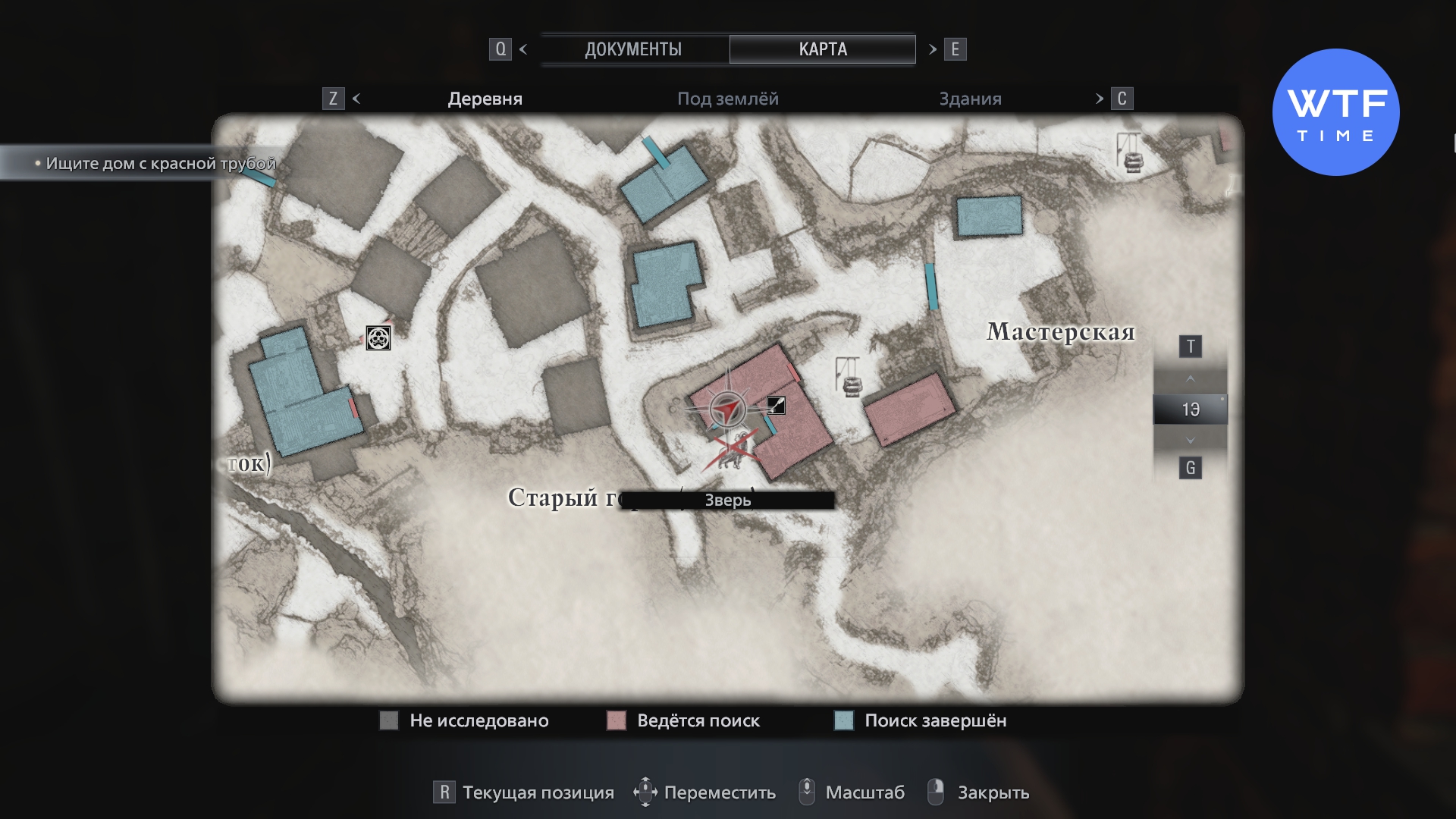Switch to the Под землёй map
Screen dimensions: 1456x819
pyautogui.click(x=727, y=99)
